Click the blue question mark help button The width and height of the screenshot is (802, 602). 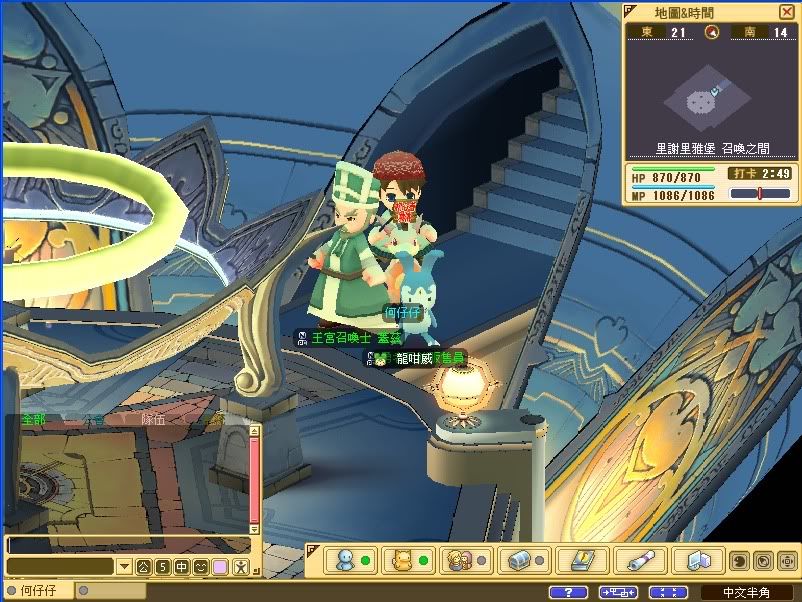[569, 592]
